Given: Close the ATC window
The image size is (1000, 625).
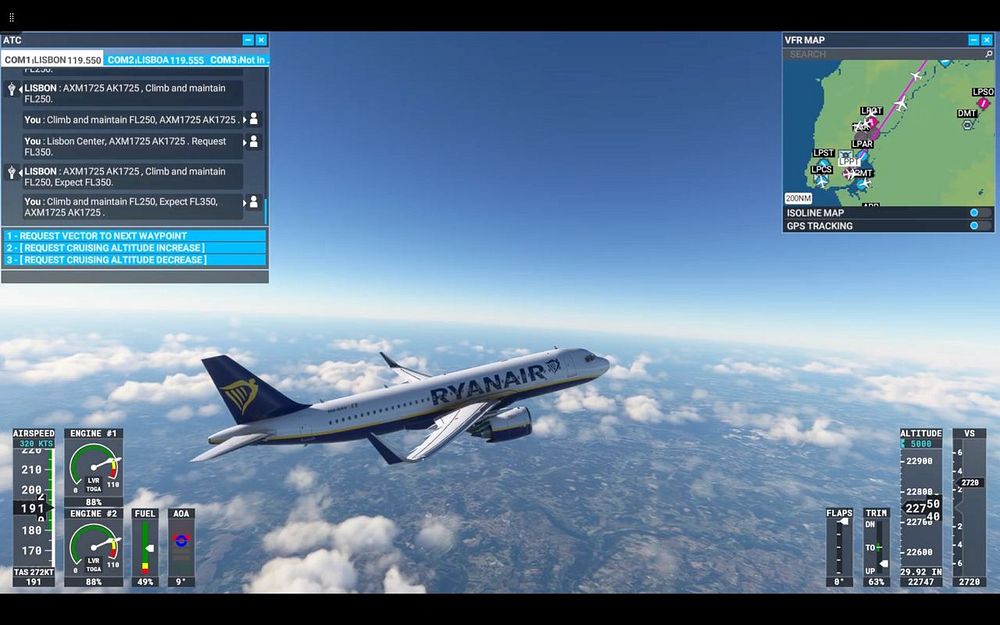Looking at the screenshot, I should click(x=261, y=40).
